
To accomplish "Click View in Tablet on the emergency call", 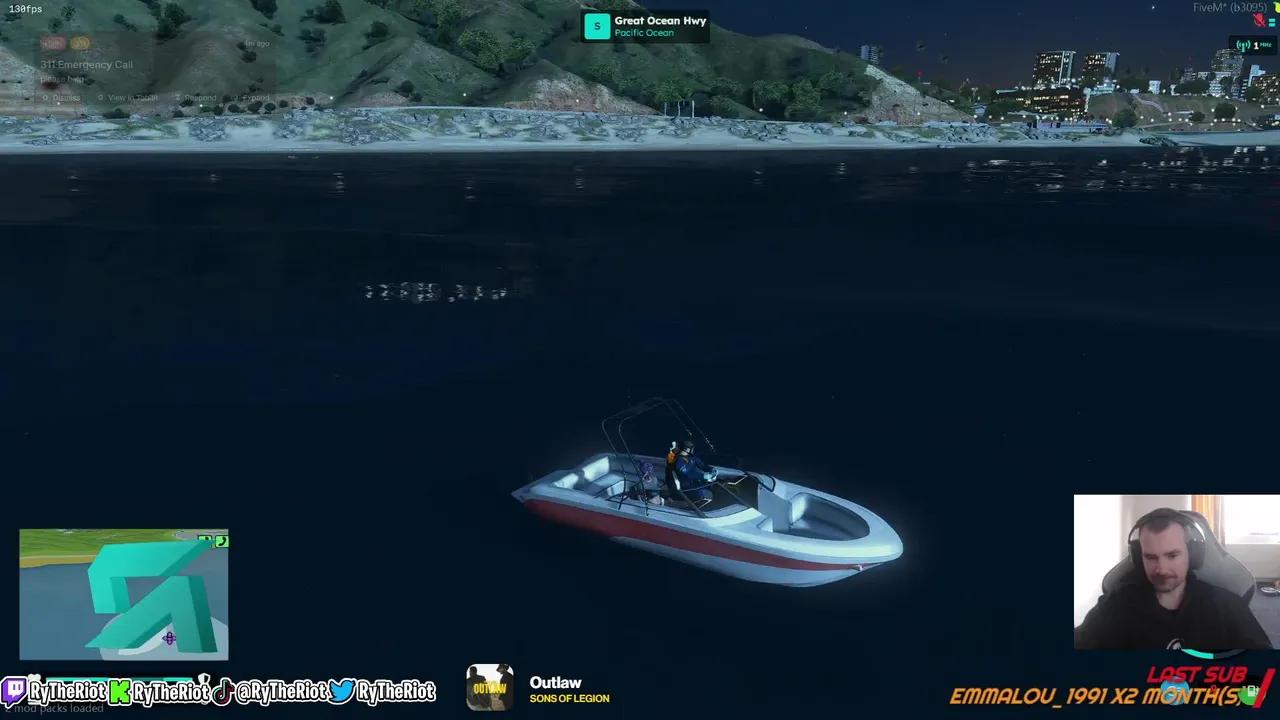I will click(131, 98).
